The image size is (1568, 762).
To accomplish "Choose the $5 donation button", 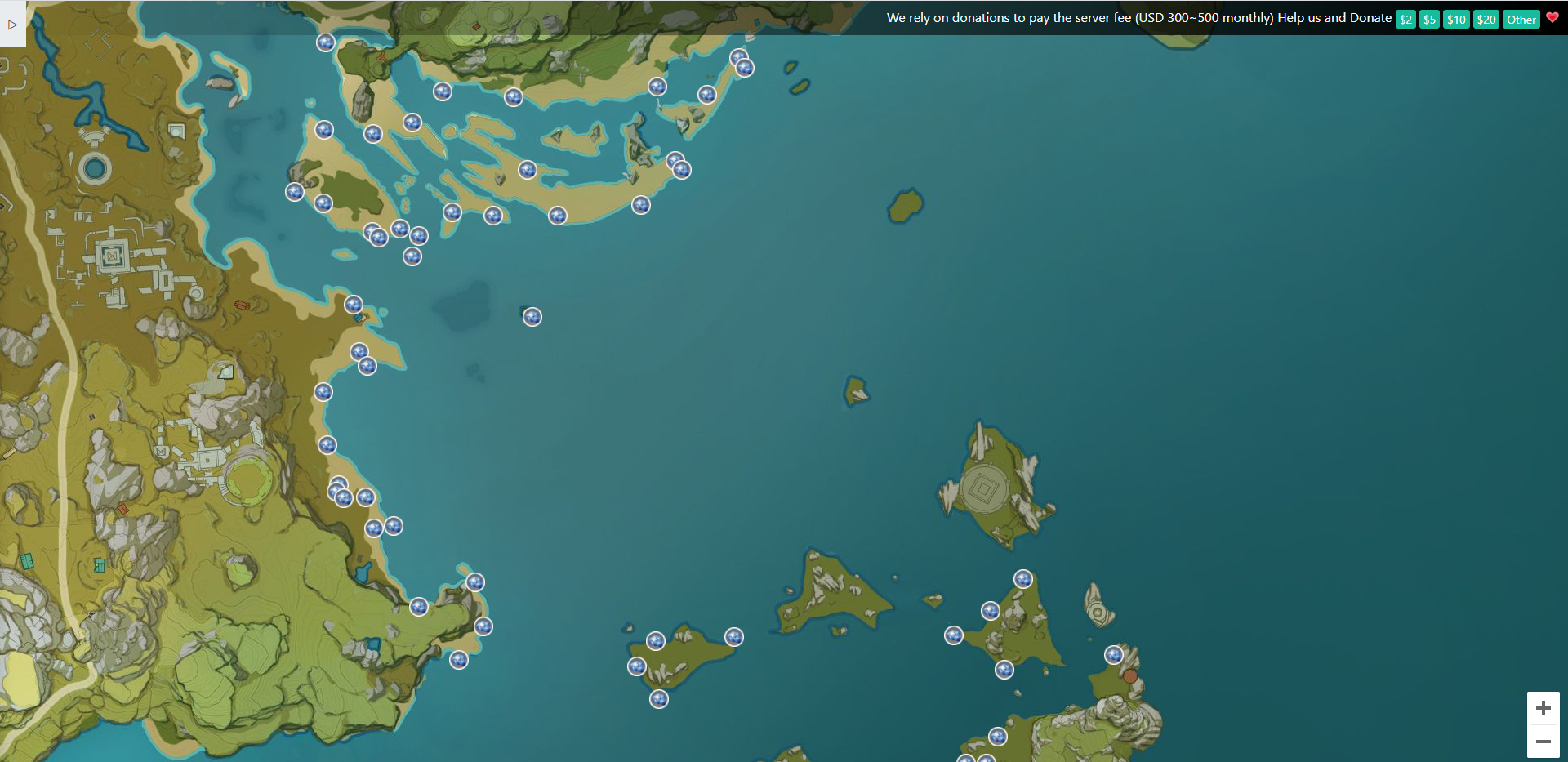I will pos(1429,20).
